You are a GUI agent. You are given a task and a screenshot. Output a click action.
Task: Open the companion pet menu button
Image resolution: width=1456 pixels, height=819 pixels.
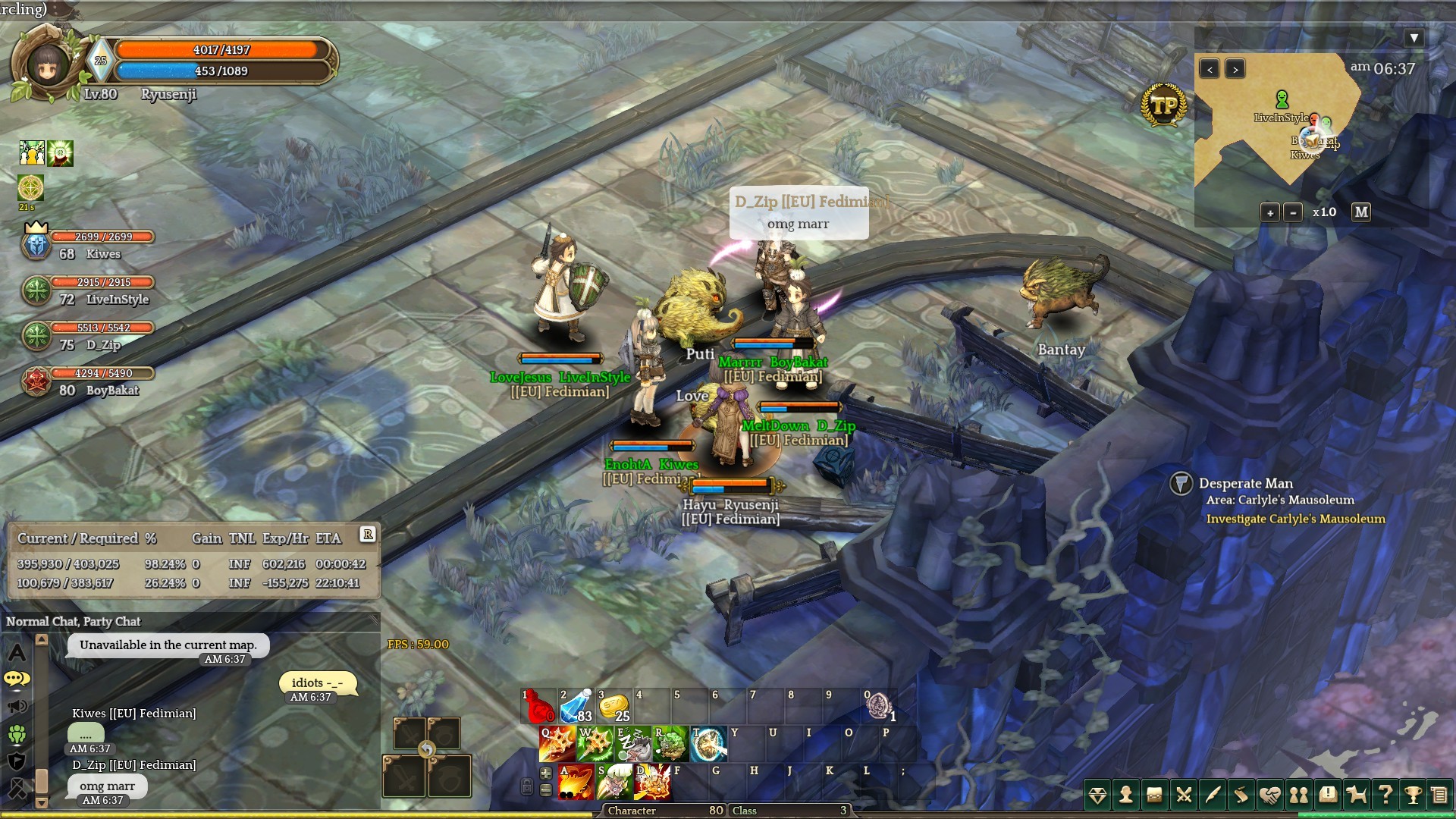point(1356,795)
